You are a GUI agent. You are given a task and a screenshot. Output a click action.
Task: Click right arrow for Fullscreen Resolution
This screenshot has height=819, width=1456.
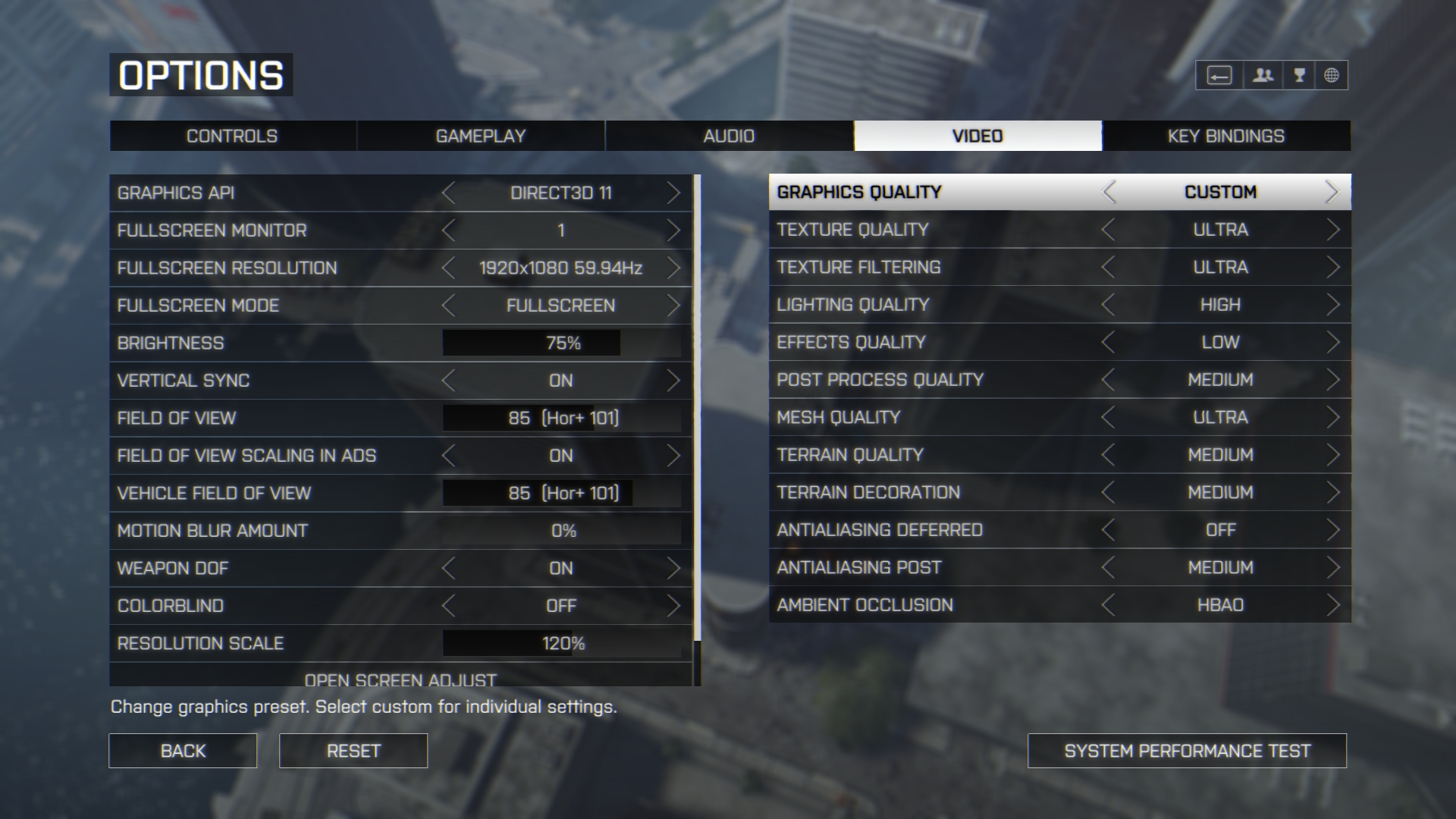pos(673,268)
